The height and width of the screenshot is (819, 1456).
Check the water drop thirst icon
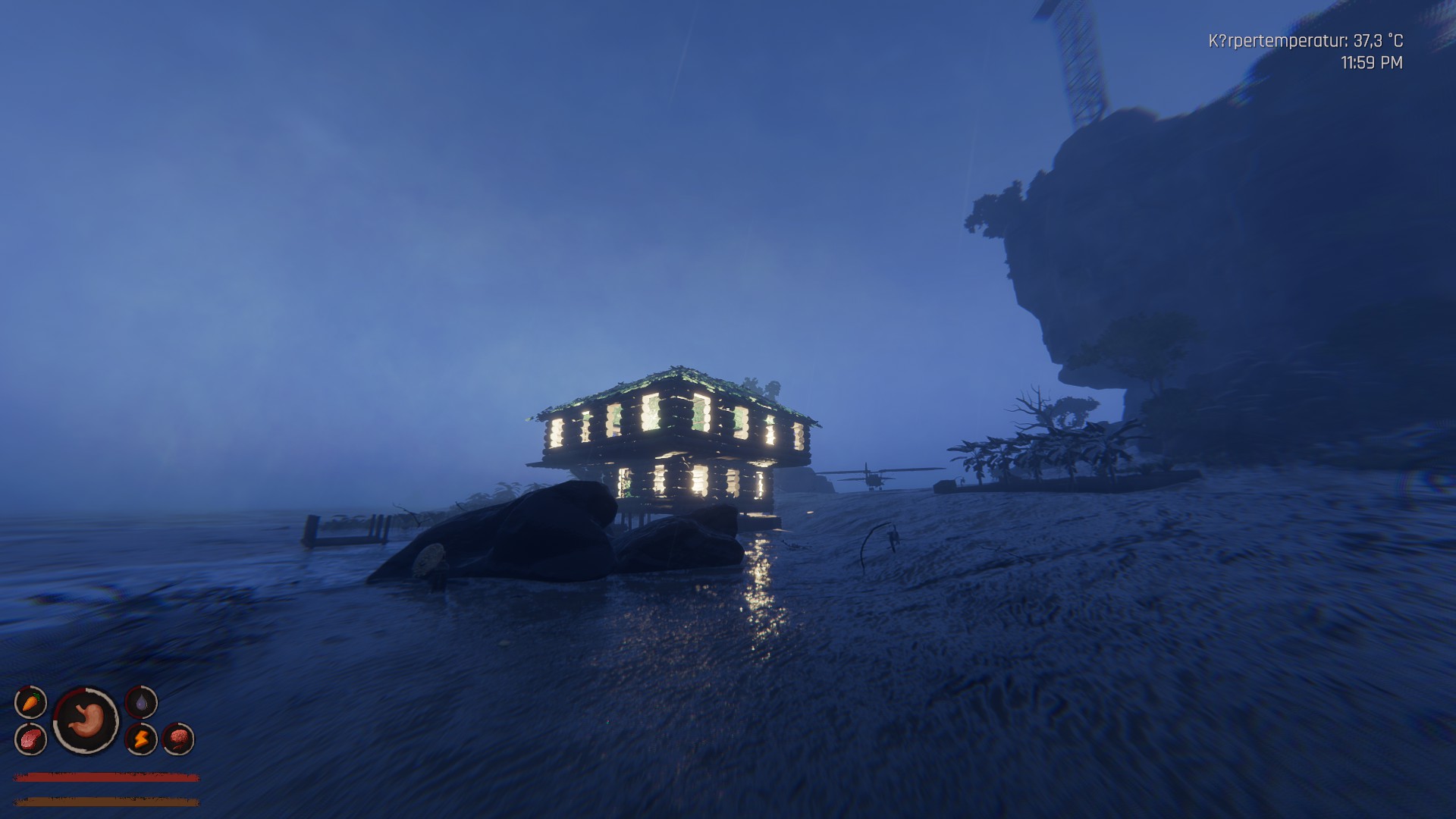[141, 702]
